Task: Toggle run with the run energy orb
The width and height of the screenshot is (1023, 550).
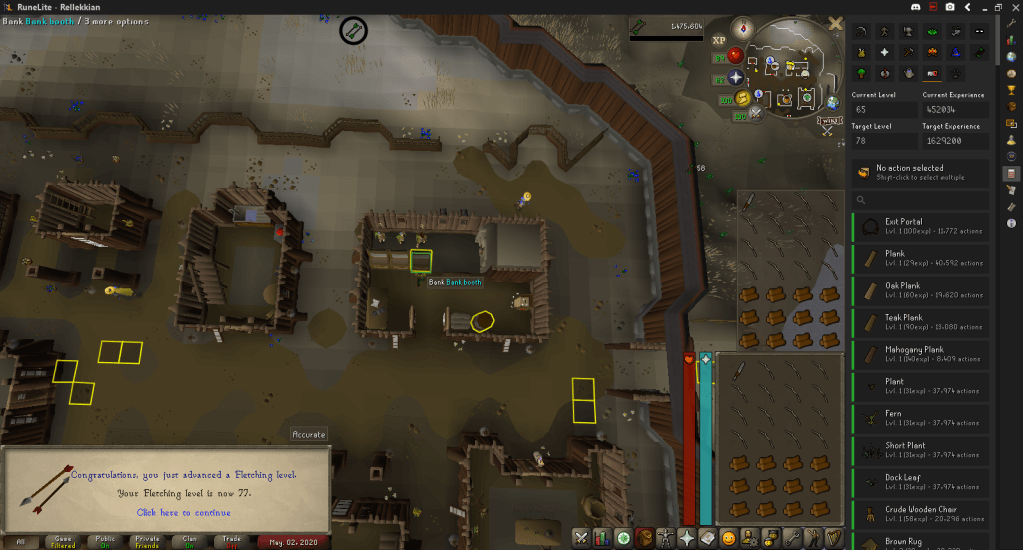Action: (x=741, y=98)
